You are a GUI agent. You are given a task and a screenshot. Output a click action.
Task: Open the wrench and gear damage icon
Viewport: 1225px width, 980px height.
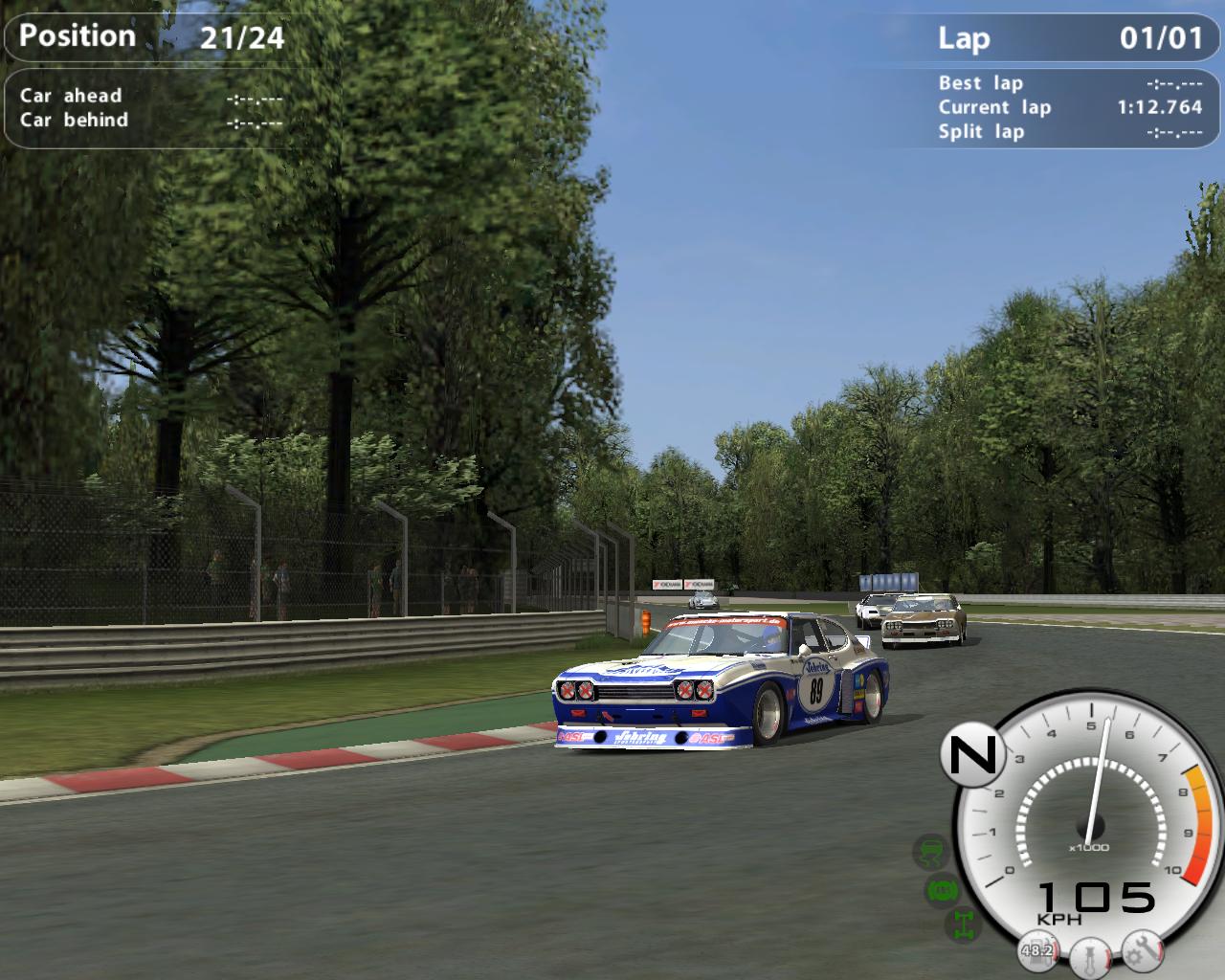pos(1142,948)
